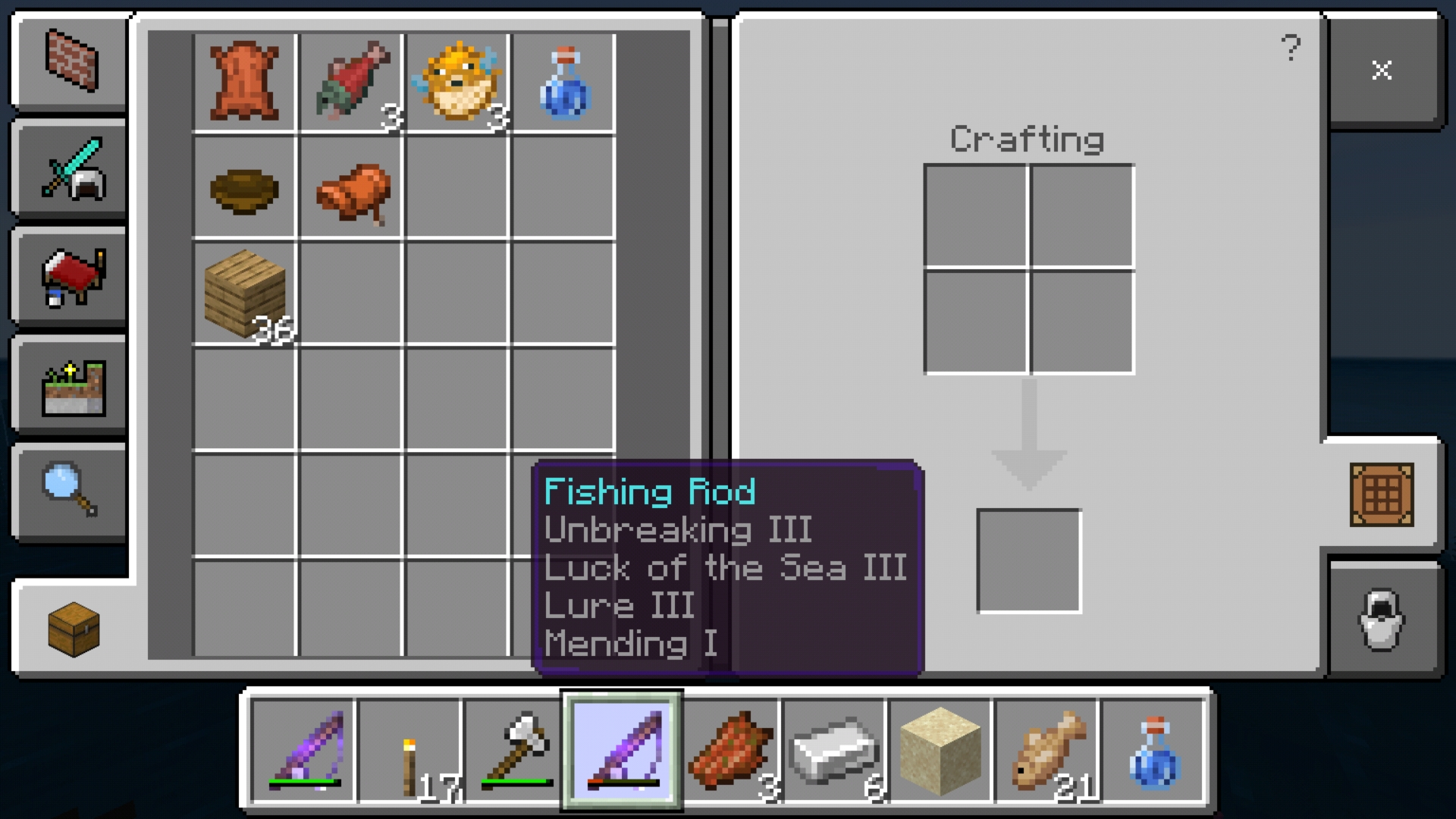This screenshot has width=1456, height=819.
Task: Select the water bottle in the inventory
Action: tap(563, 81)
